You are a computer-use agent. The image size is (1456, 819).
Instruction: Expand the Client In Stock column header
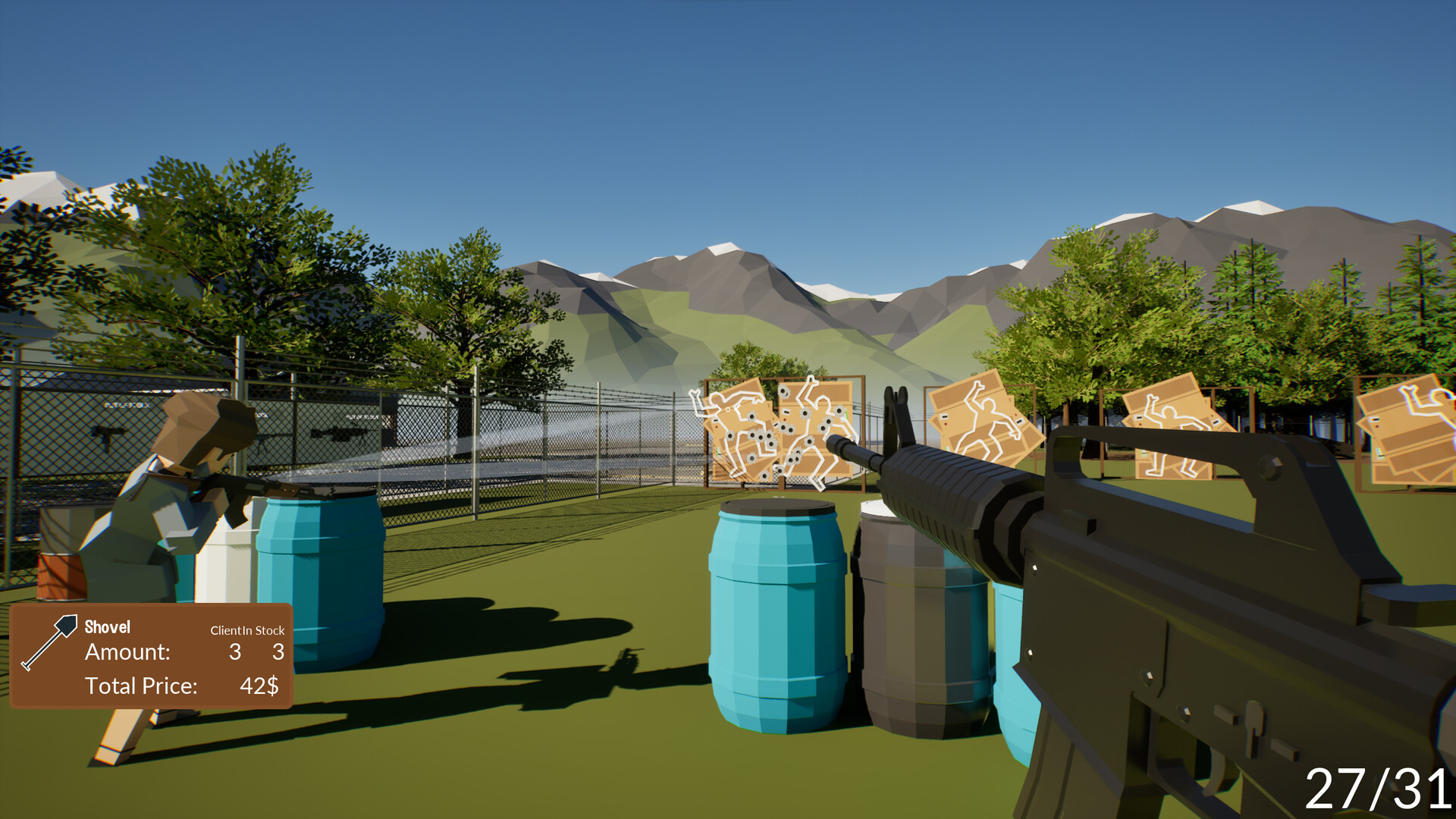(x=247, y=629)
